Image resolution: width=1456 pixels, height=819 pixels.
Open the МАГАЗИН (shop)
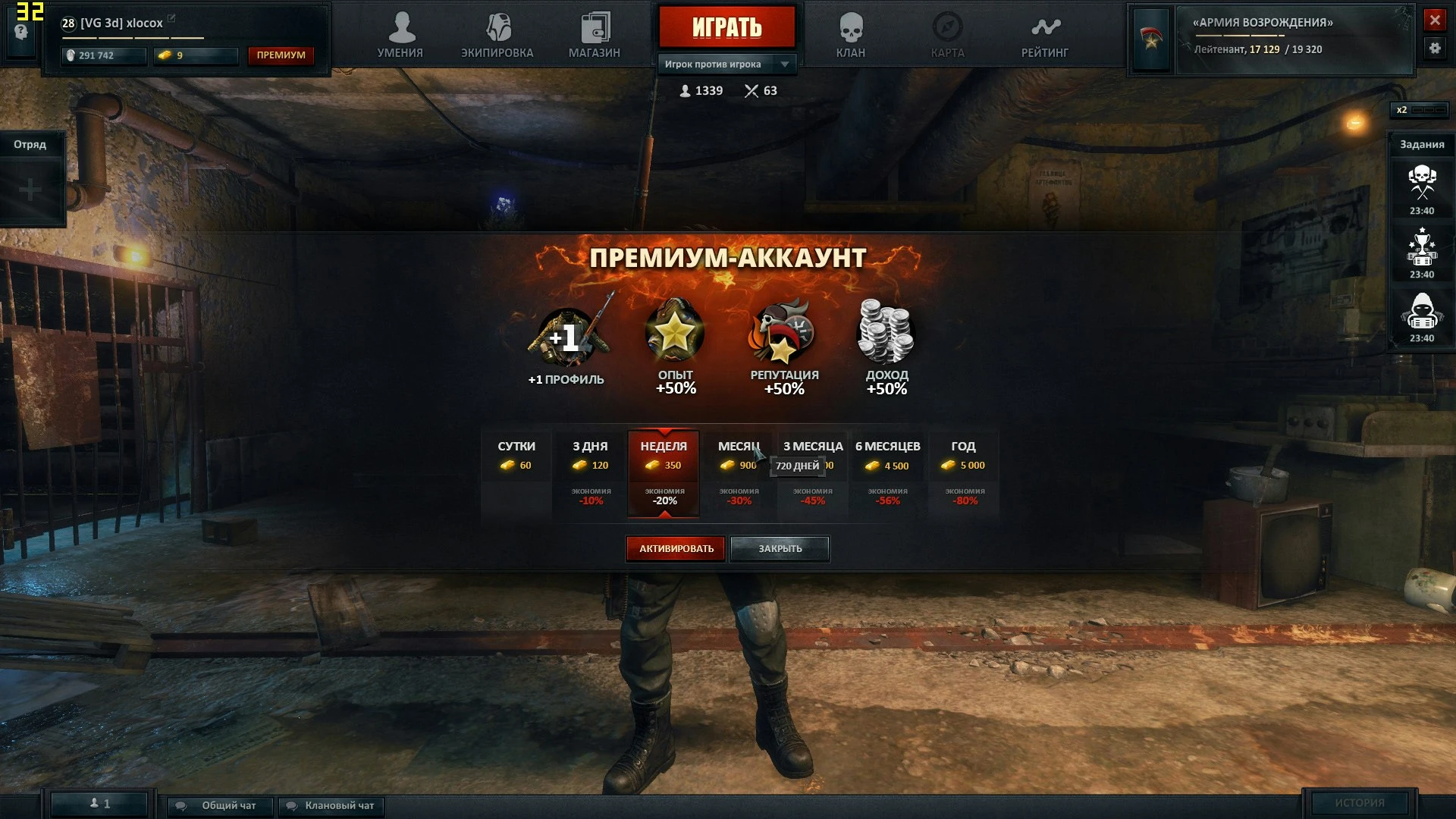point(596,34)
